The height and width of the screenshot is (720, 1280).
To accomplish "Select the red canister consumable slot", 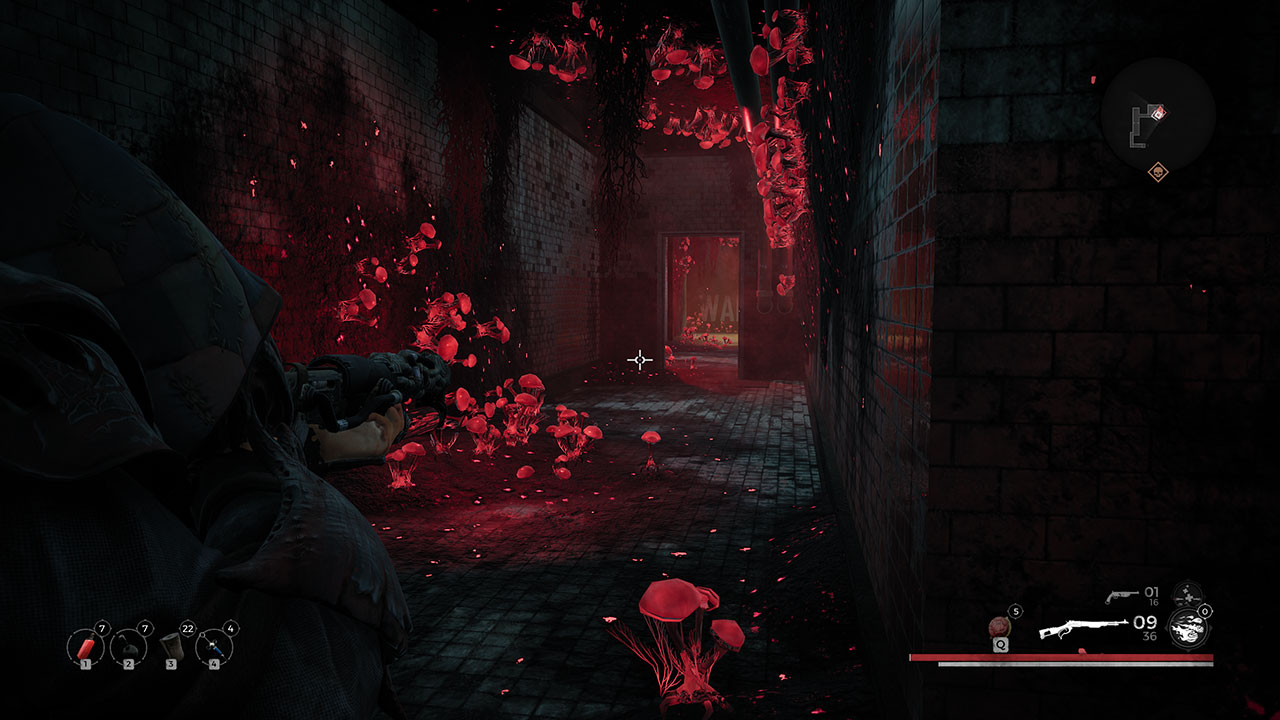I will coord(86,647).
